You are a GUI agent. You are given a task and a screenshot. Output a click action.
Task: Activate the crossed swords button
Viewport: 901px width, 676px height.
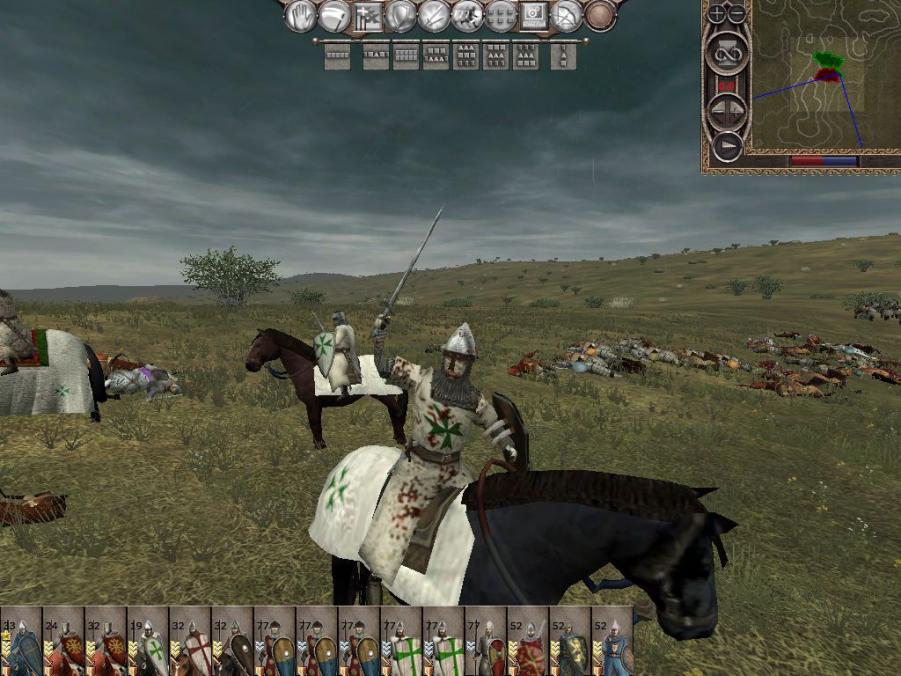[x=434, y=15]
